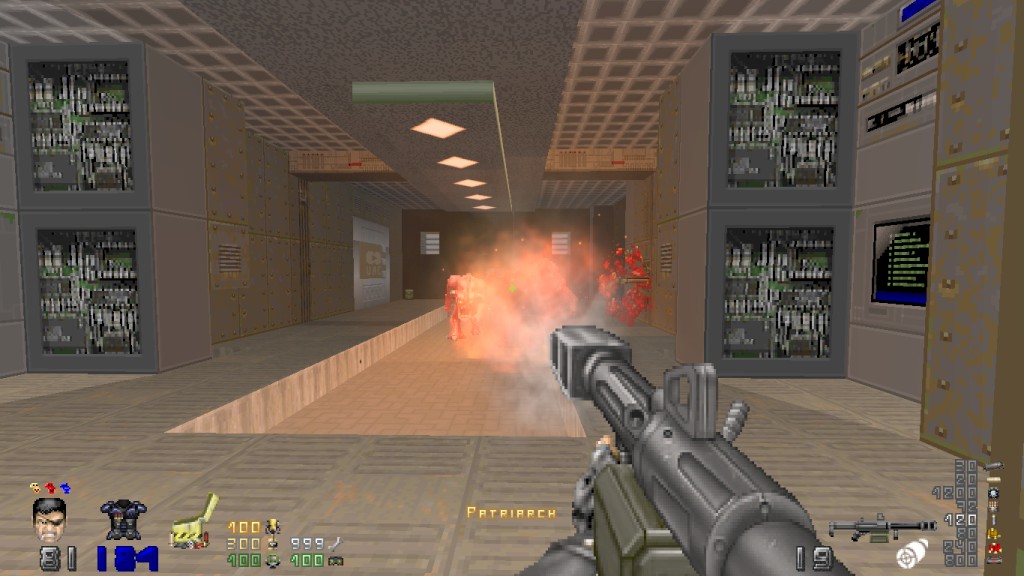Select the red shotgun shells ammo icon

[993, 547]
